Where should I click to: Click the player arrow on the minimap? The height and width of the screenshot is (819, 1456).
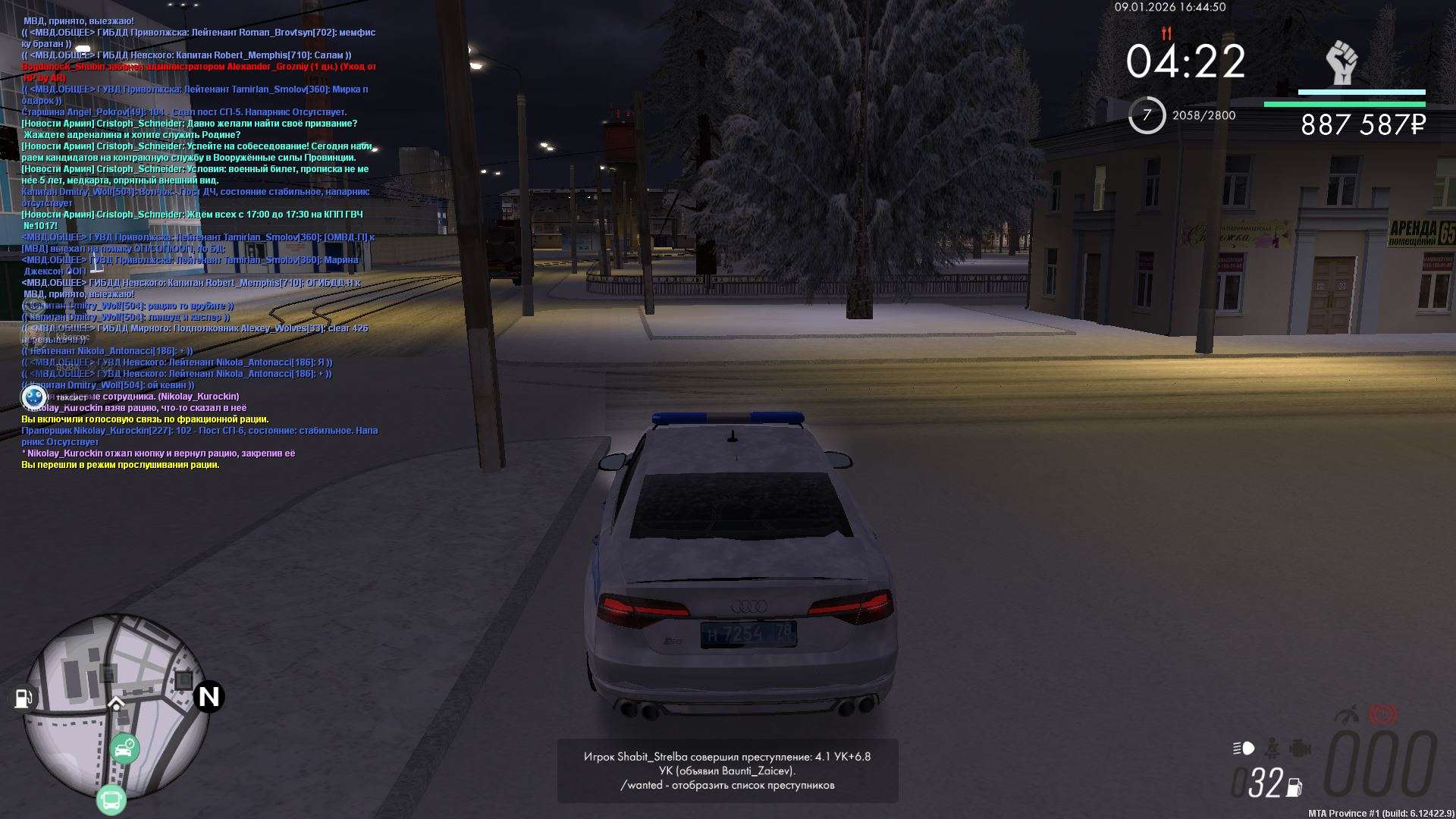[116, 703]
